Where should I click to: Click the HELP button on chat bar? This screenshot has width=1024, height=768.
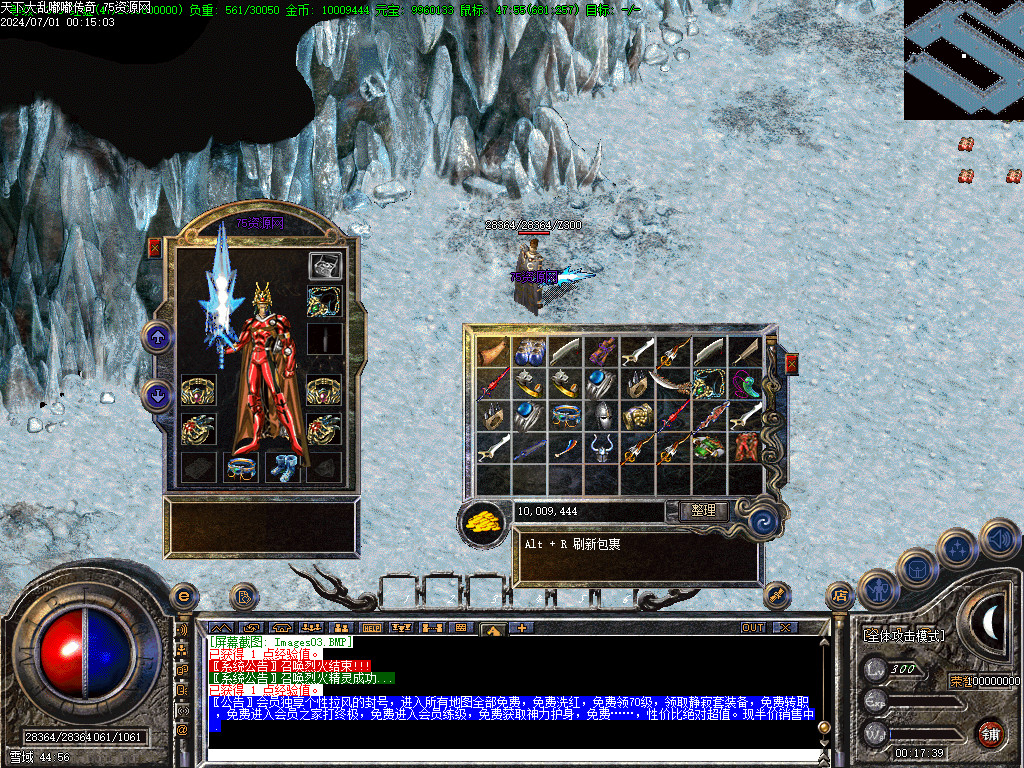point(372,628)
